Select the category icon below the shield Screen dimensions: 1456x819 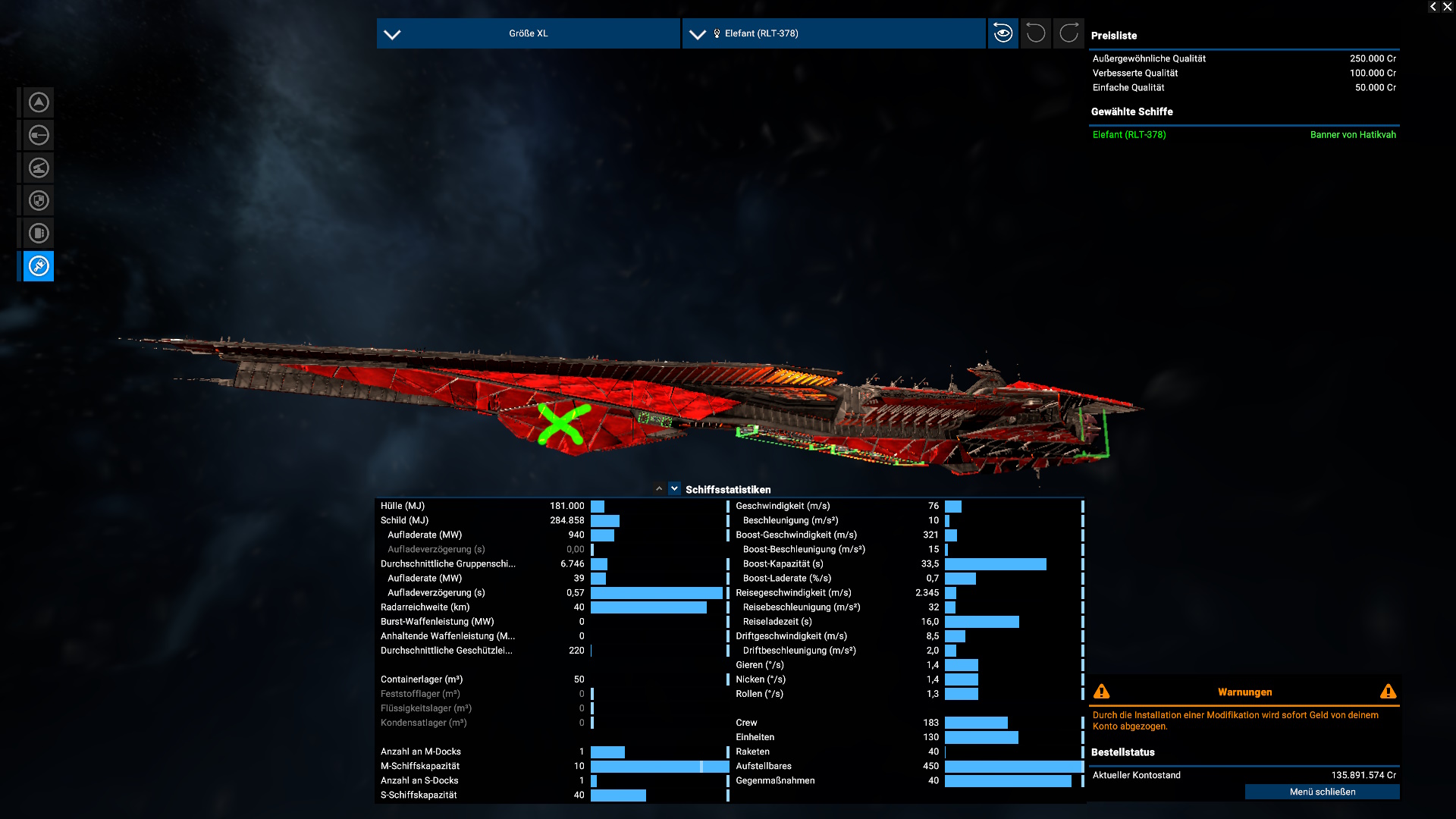[x=39, y=234]
